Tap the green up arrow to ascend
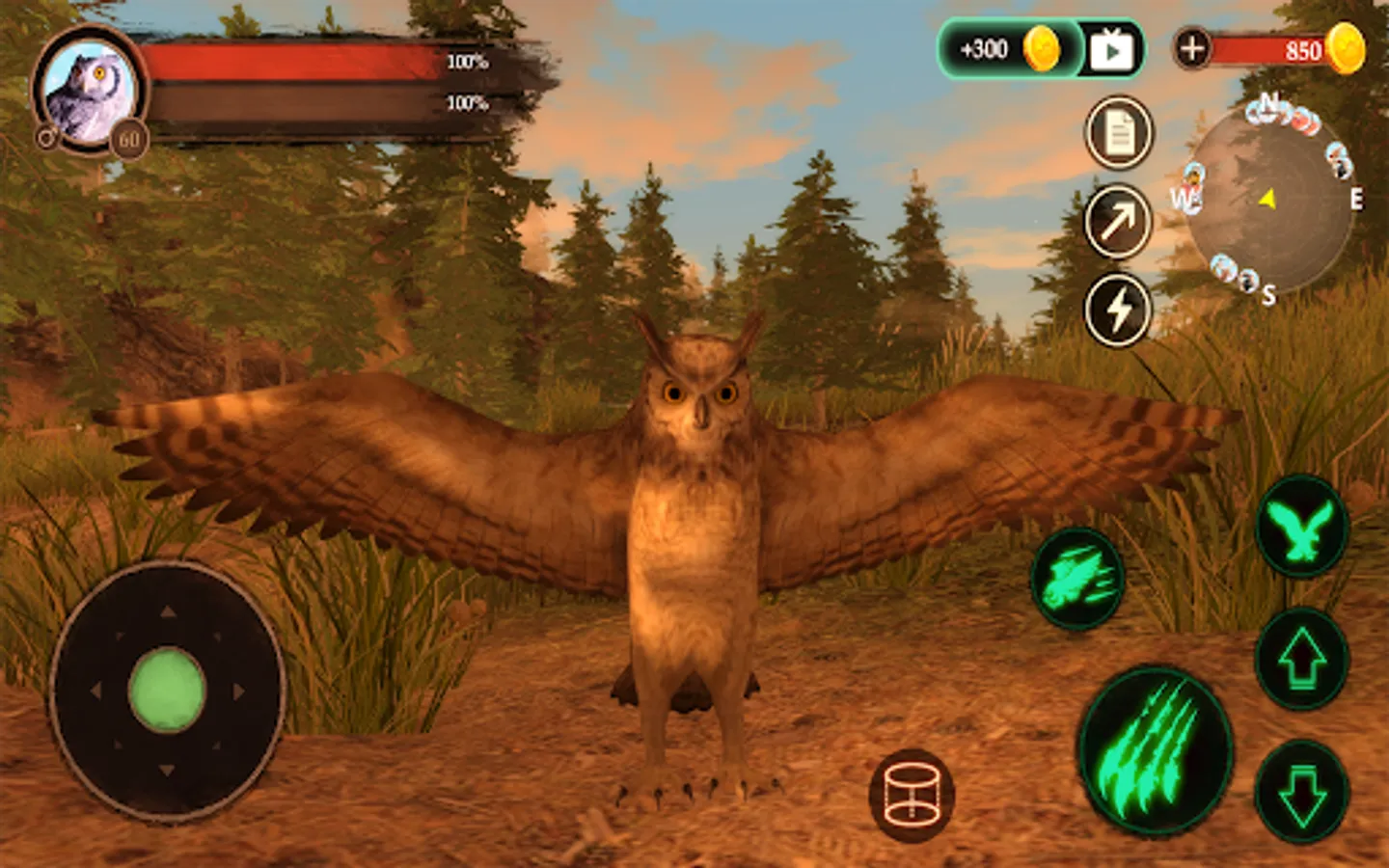This screenshot has width=1389, height=868. point(1302,660)
